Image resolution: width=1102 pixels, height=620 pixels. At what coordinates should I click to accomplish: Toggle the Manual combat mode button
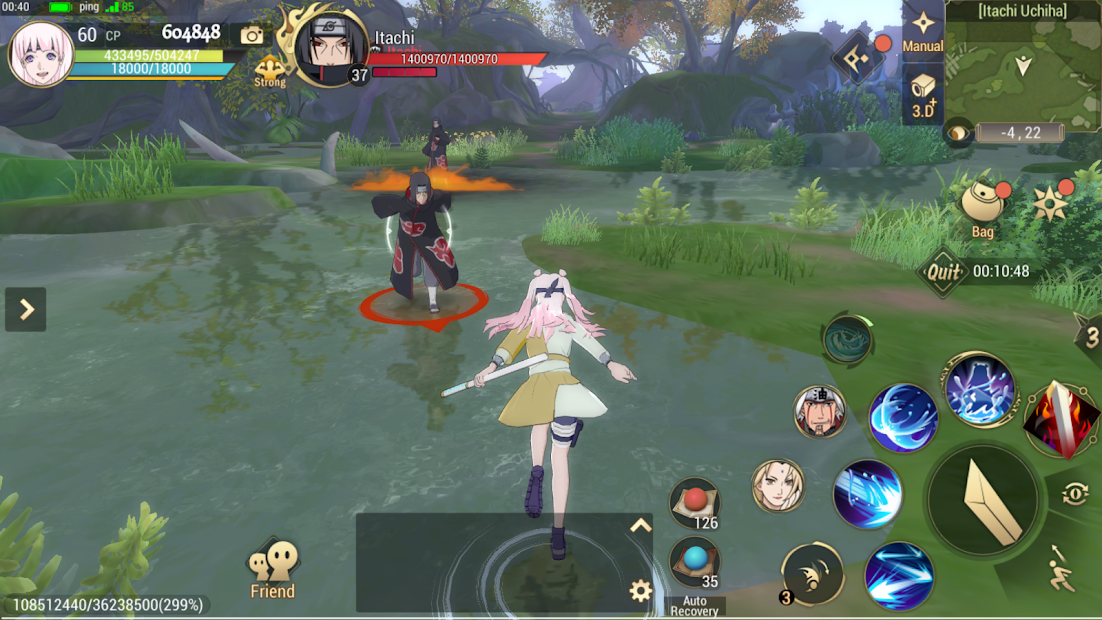click(922, 30)
